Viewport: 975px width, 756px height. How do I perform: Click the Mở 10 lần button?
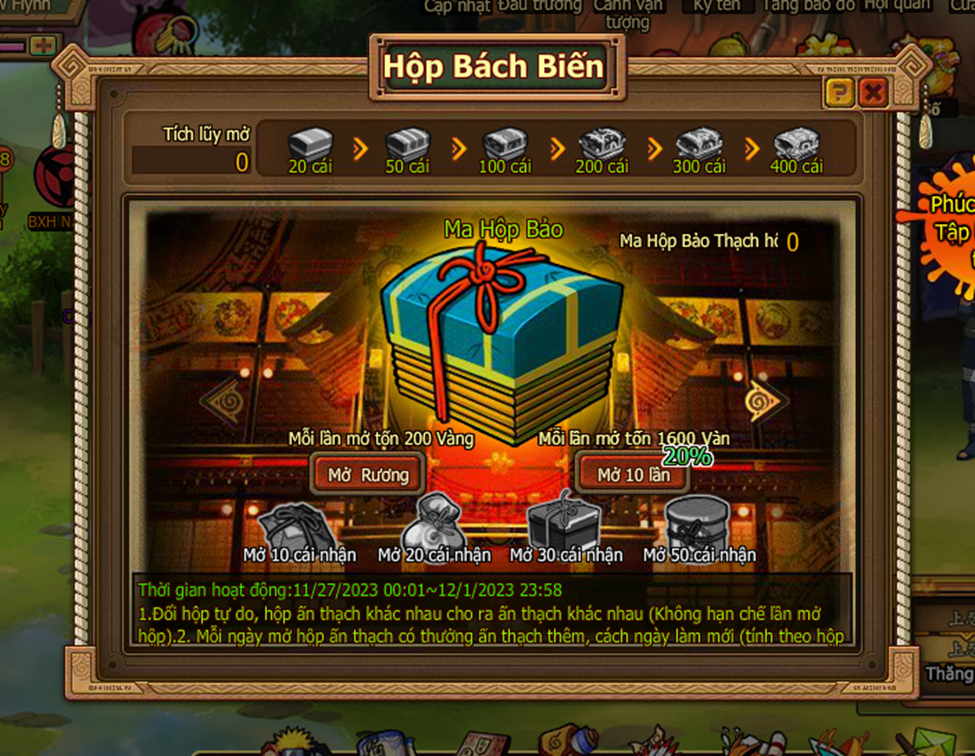[x=633, y=474]
